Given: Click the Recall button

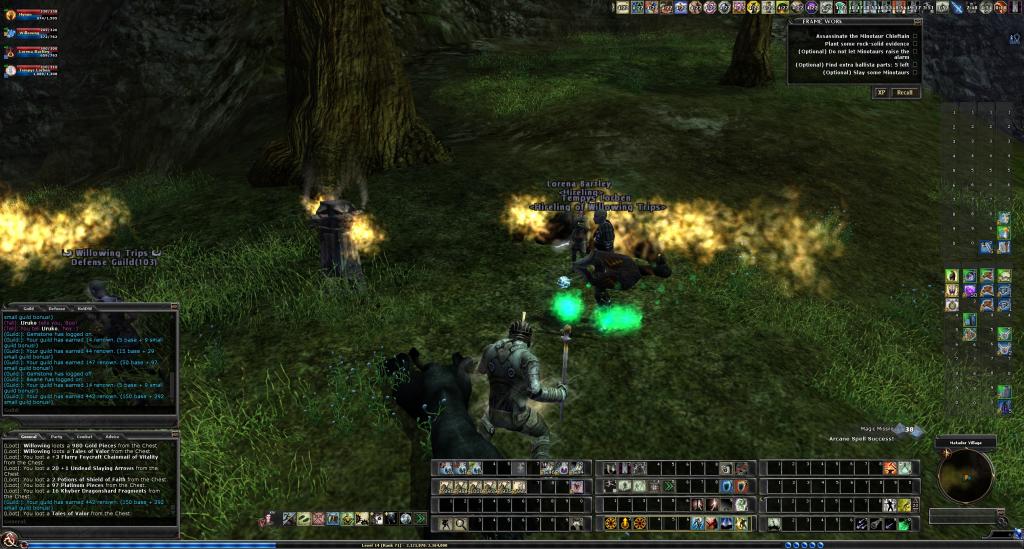Looking at the screenshot, I should [904, 92].
